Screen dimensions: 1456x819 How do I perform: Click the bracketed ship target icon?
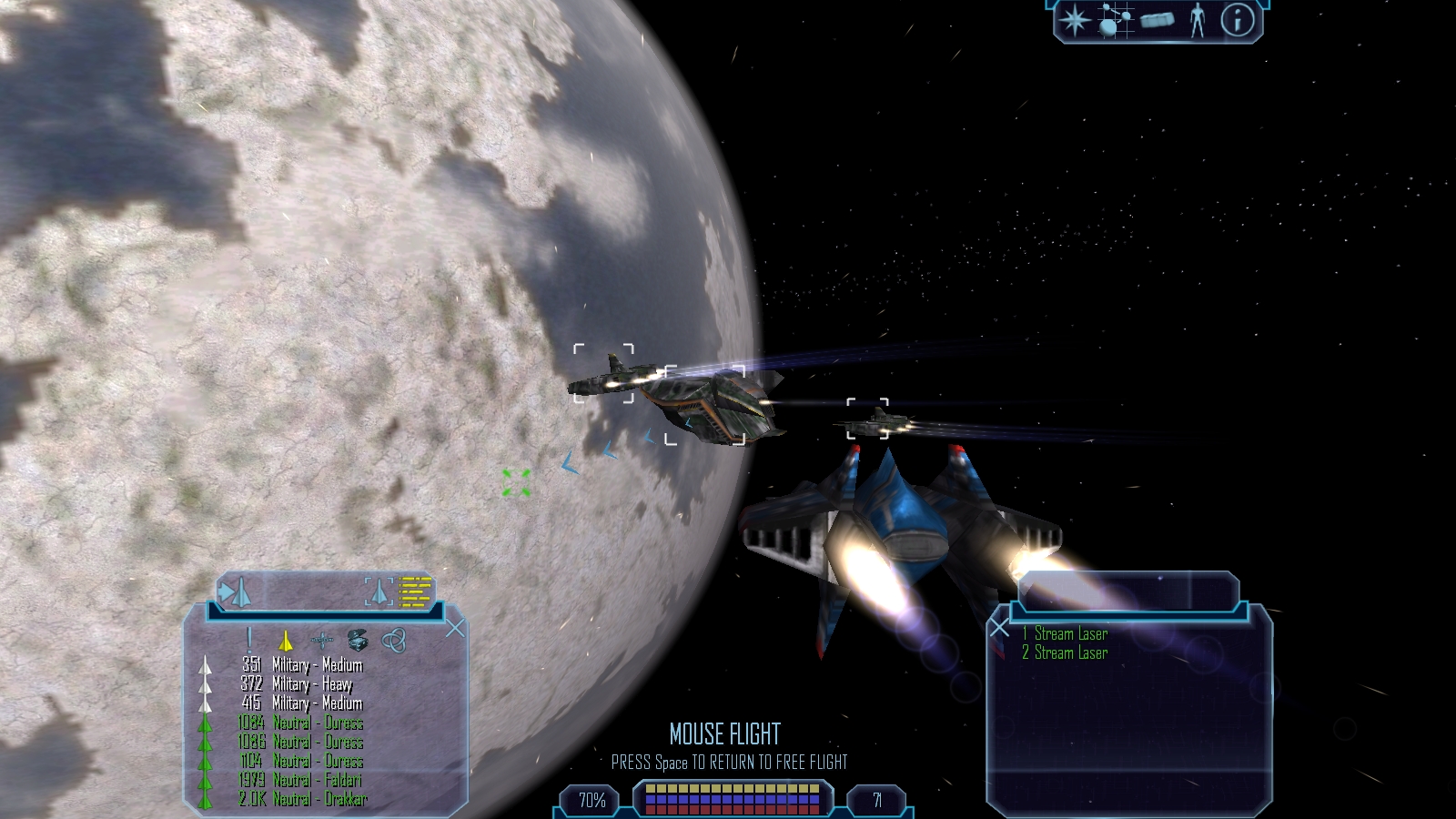pyautogui.click(x=380, y=592)
